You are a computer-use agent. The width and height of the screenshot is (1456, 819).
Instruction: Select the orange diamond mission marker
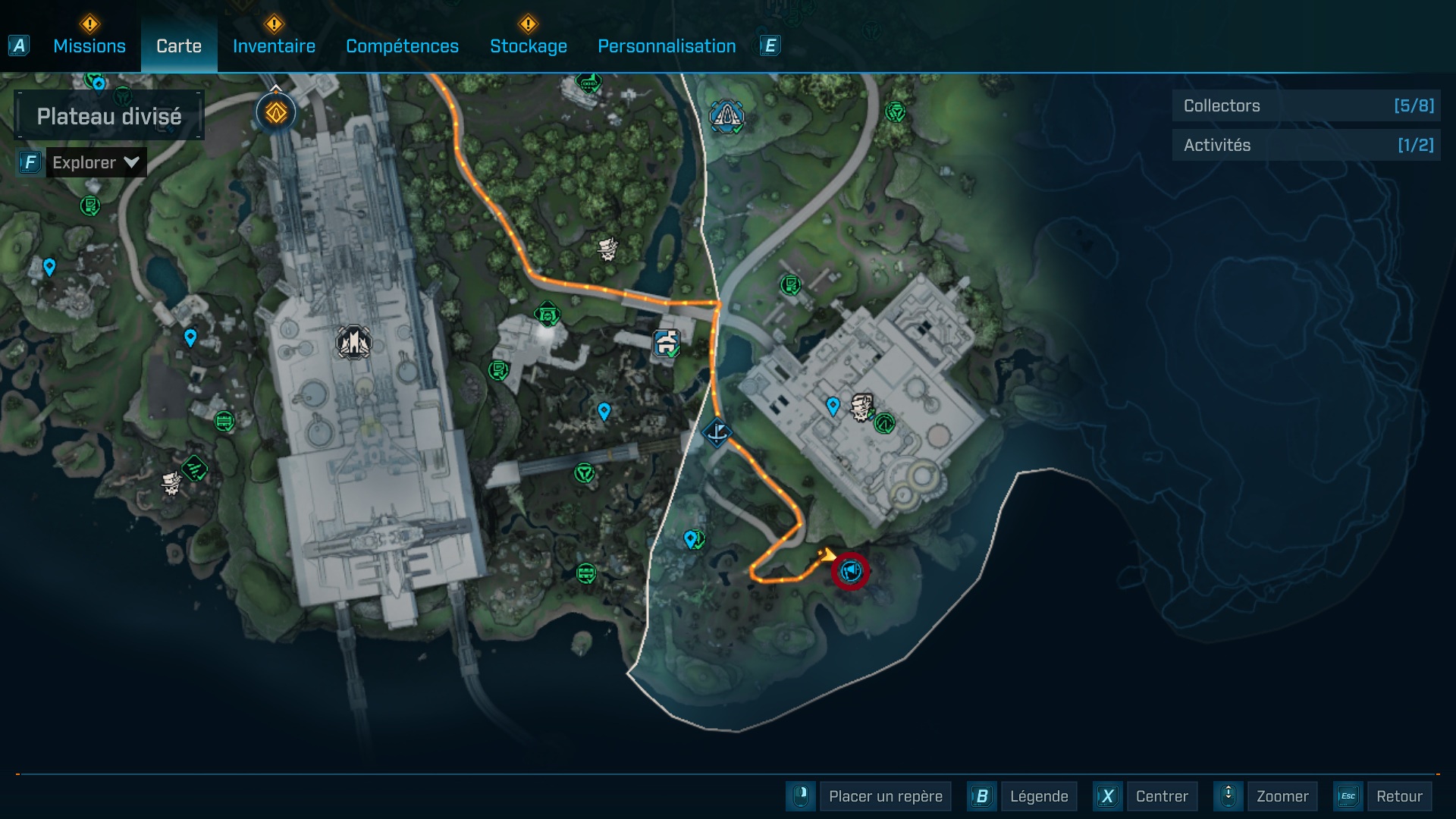[276, 113]
